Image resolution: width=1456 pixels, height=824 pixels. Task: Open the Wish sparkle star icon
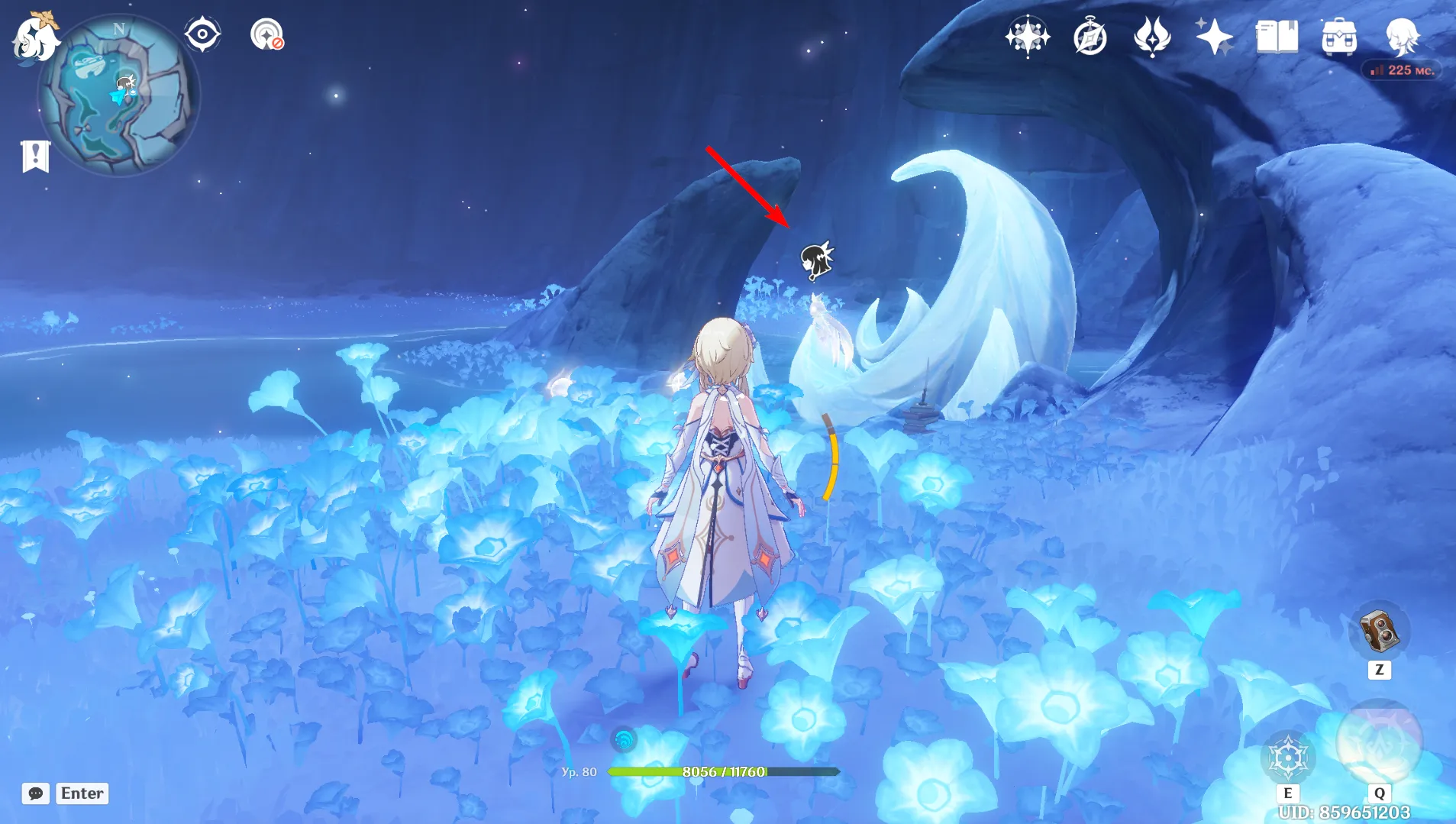click(x=1214, y=37)
